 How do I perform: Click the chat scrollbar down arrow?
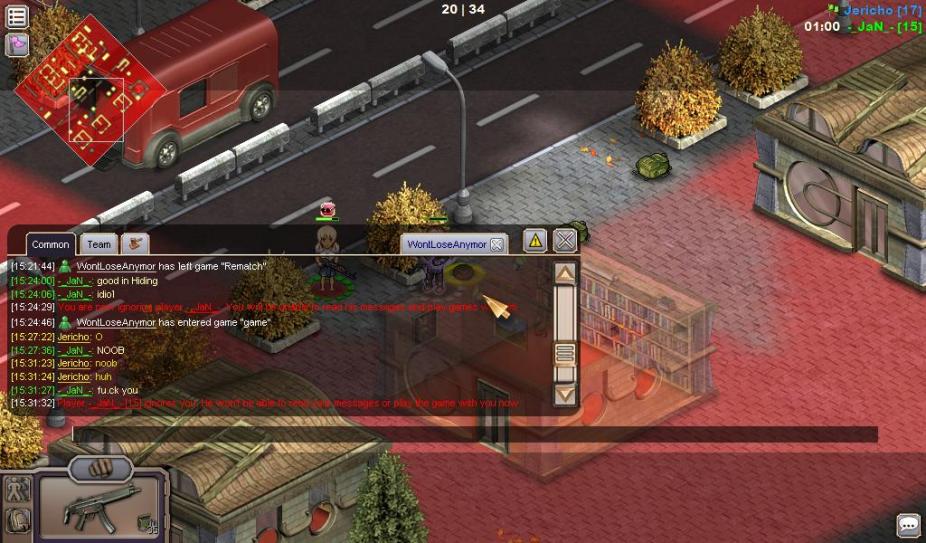(565, 395)
